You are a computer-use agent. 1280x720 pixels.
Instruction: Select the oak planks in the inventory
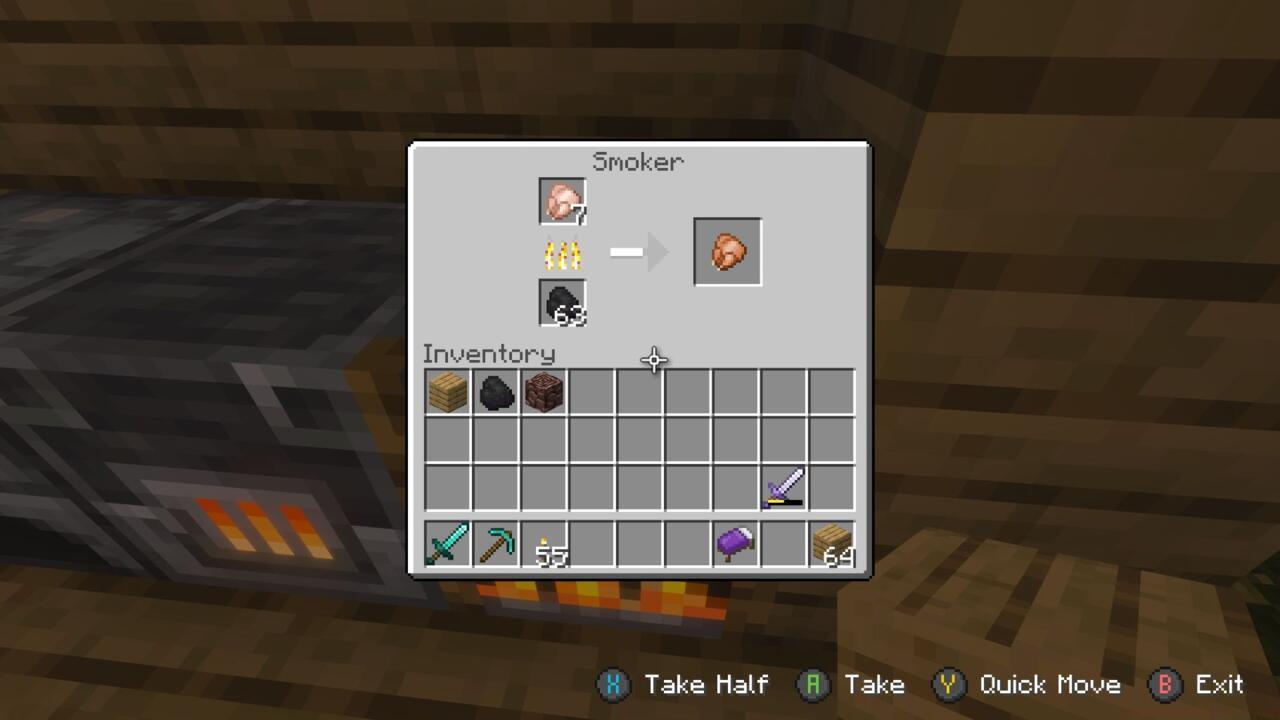[x=446, y=391]
